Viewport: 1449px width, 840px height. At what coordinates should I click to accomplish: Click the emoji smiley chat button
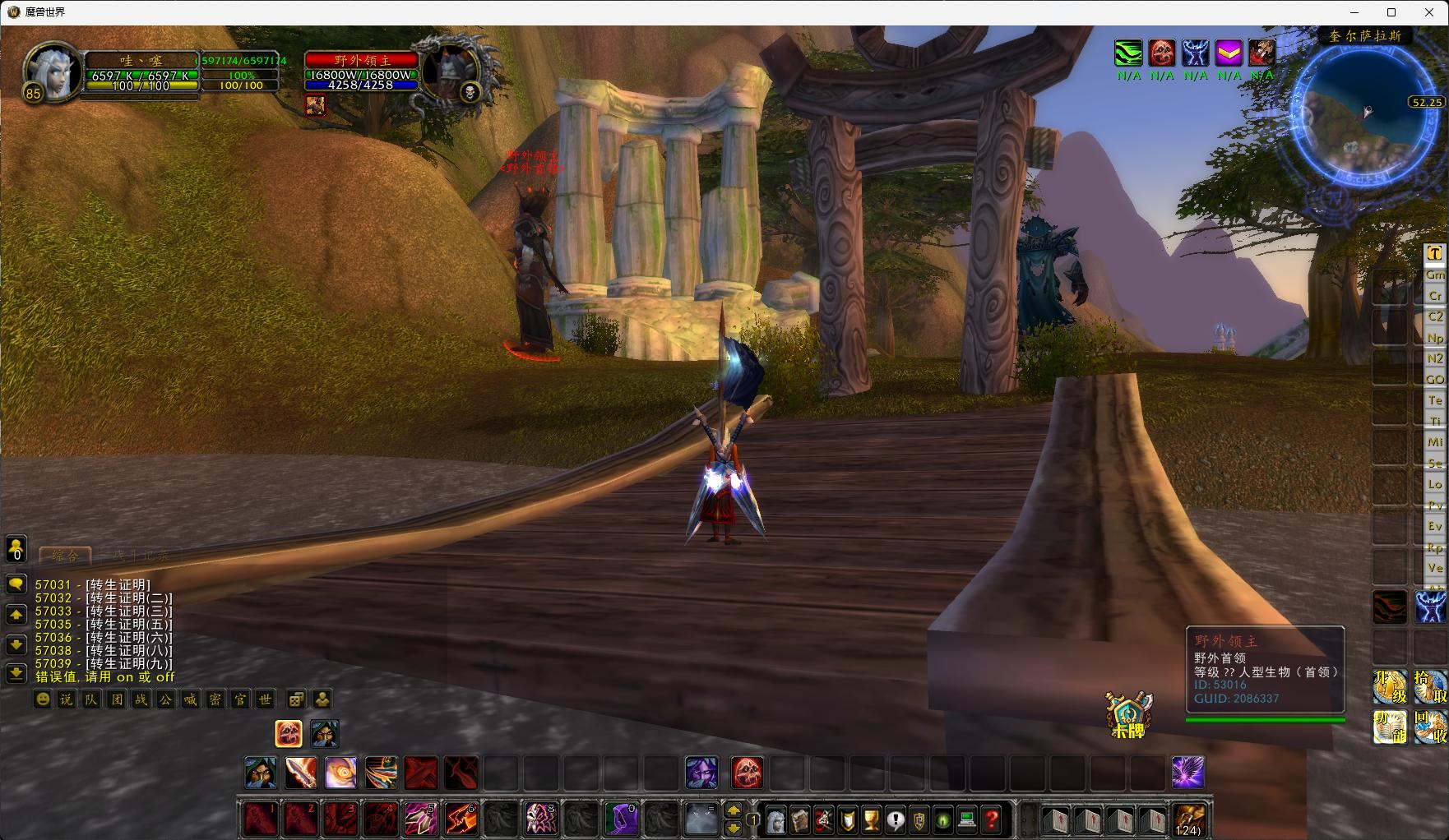[x=43, y=699]
